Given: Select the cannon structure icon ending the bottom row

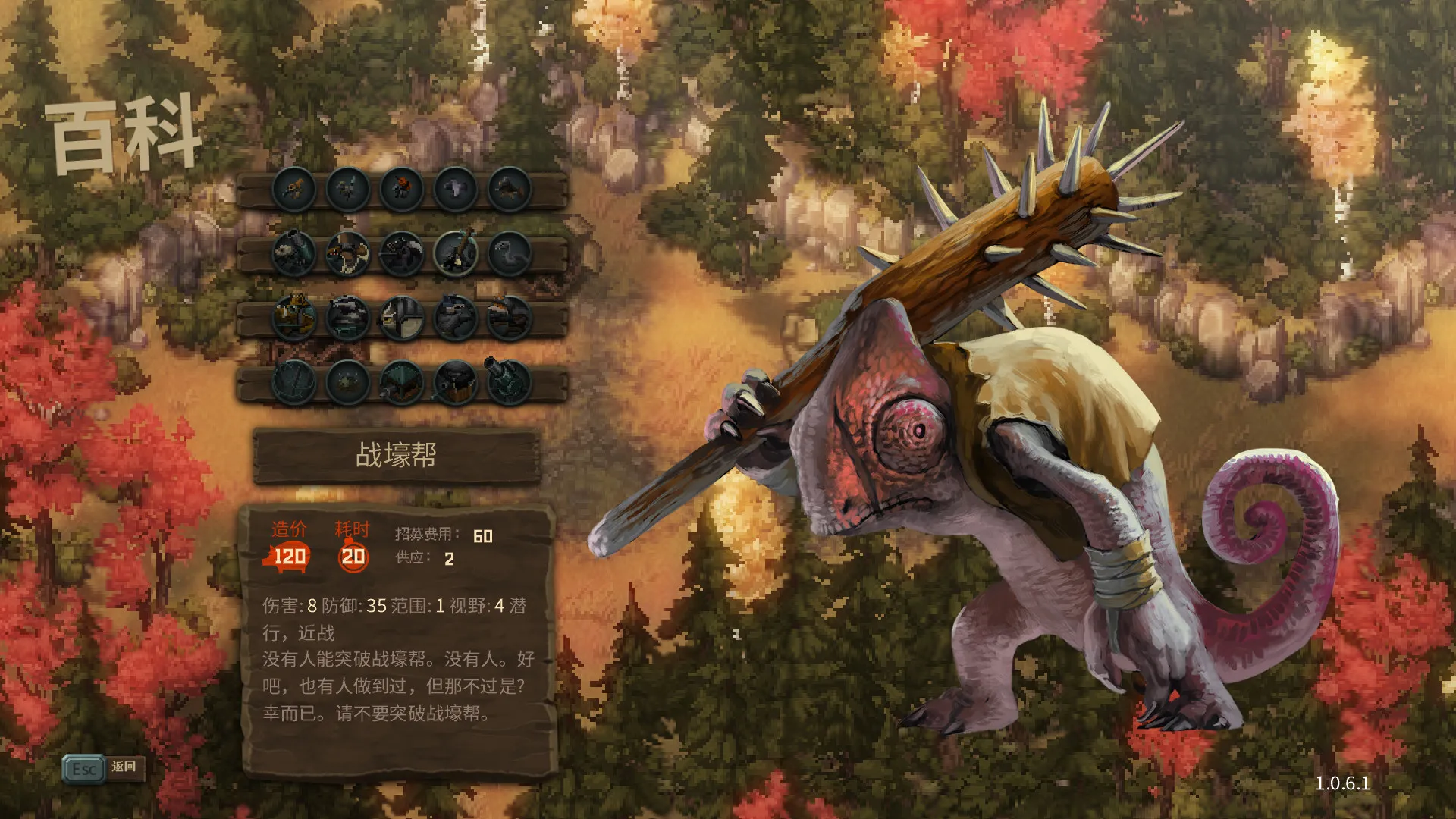Looking at the screenshot, I should coord(506,383).
